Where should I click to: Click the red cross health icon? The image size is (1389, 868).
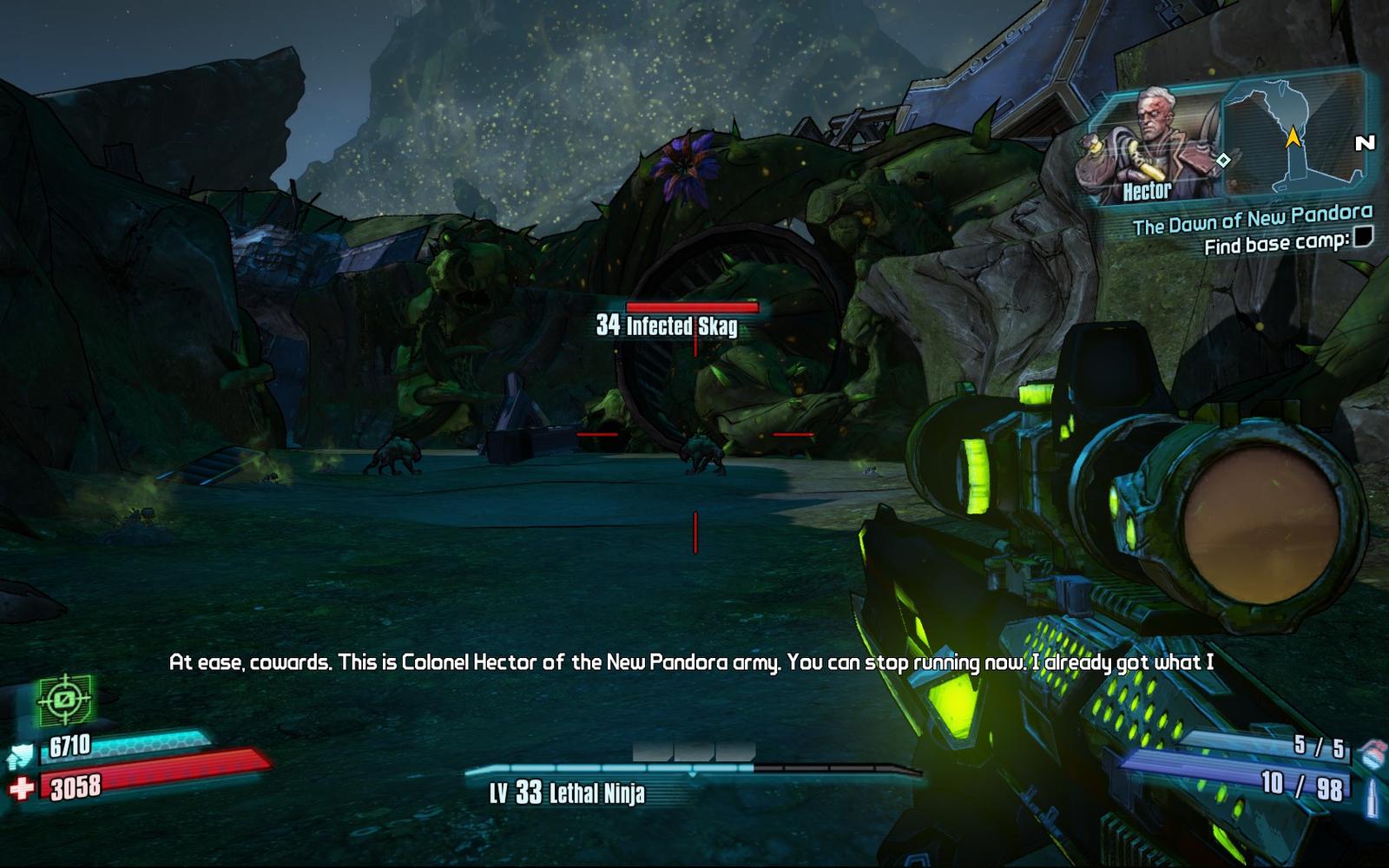22,788
